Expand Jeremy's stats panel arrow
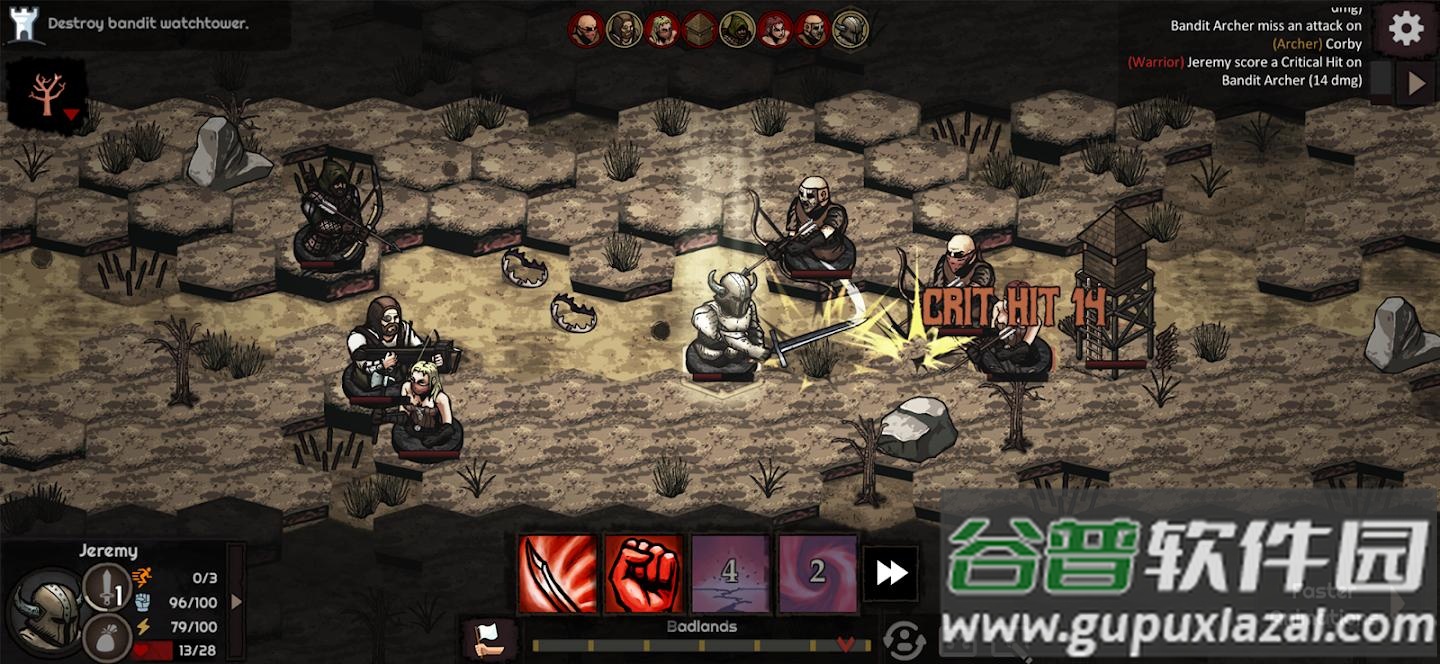 click(x=236, y=601)
